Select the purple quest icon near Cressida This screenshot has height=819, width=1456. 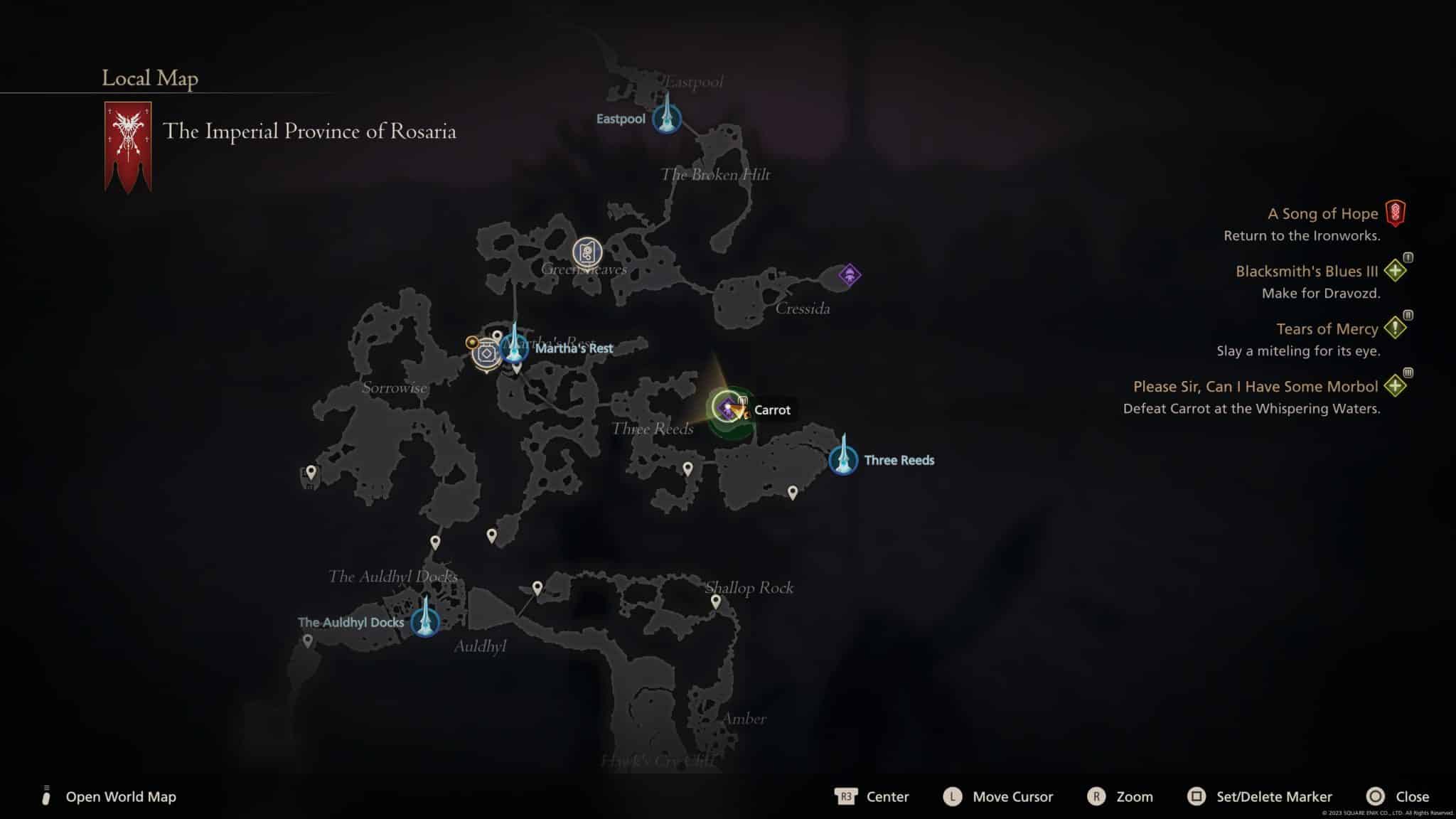click(850, 274)
